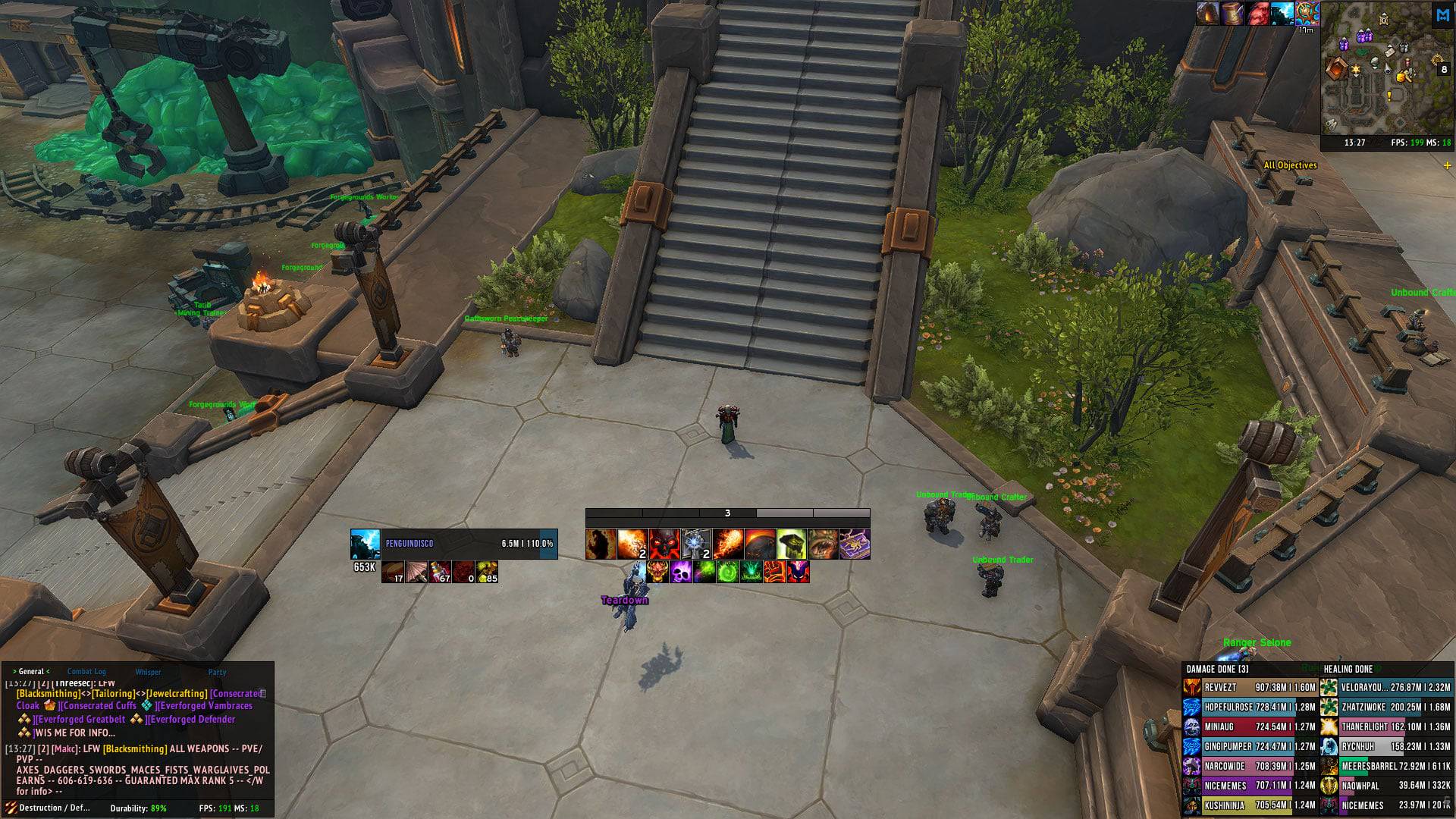Select the General chat tab
The width and height of the screenshot is (1456, 819).
(31, 671)
